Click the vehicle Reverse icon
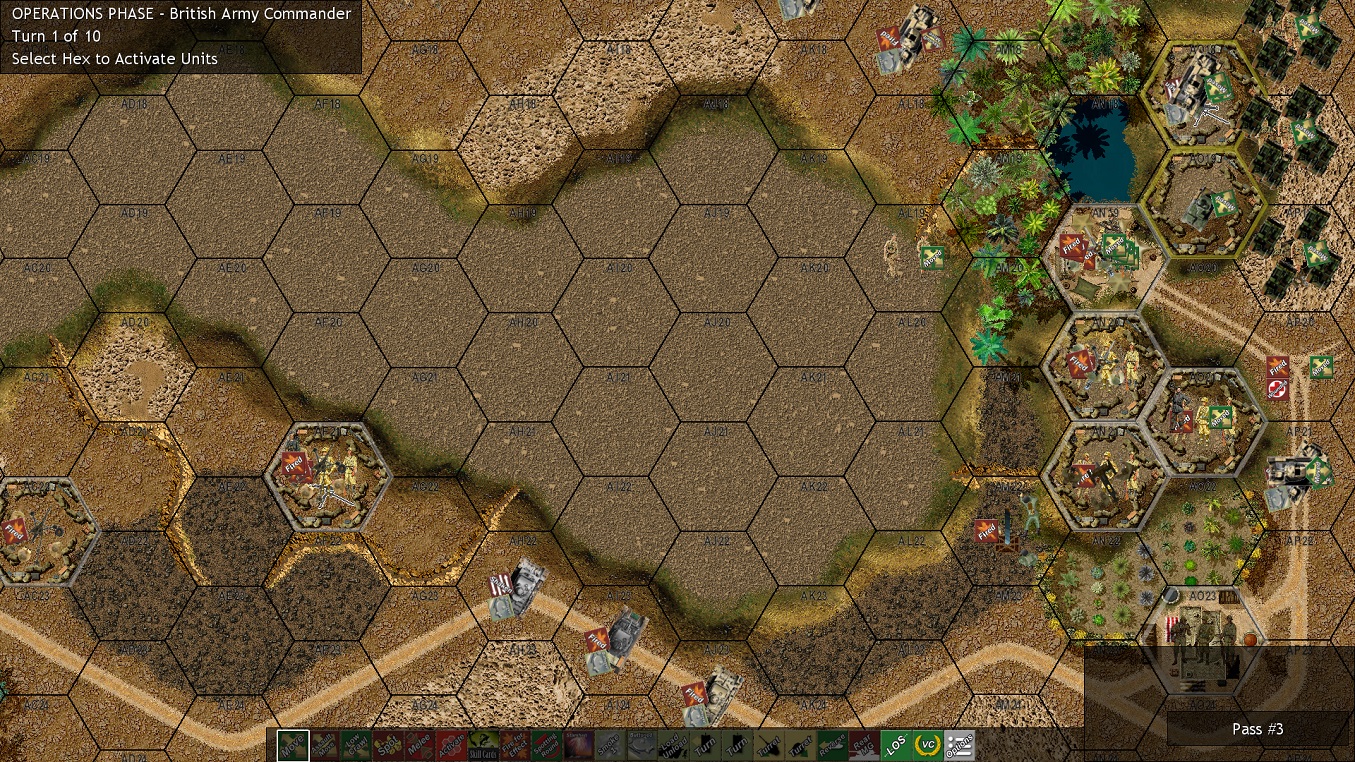This screenshot has height=762, width=1355. pos(835,746)
